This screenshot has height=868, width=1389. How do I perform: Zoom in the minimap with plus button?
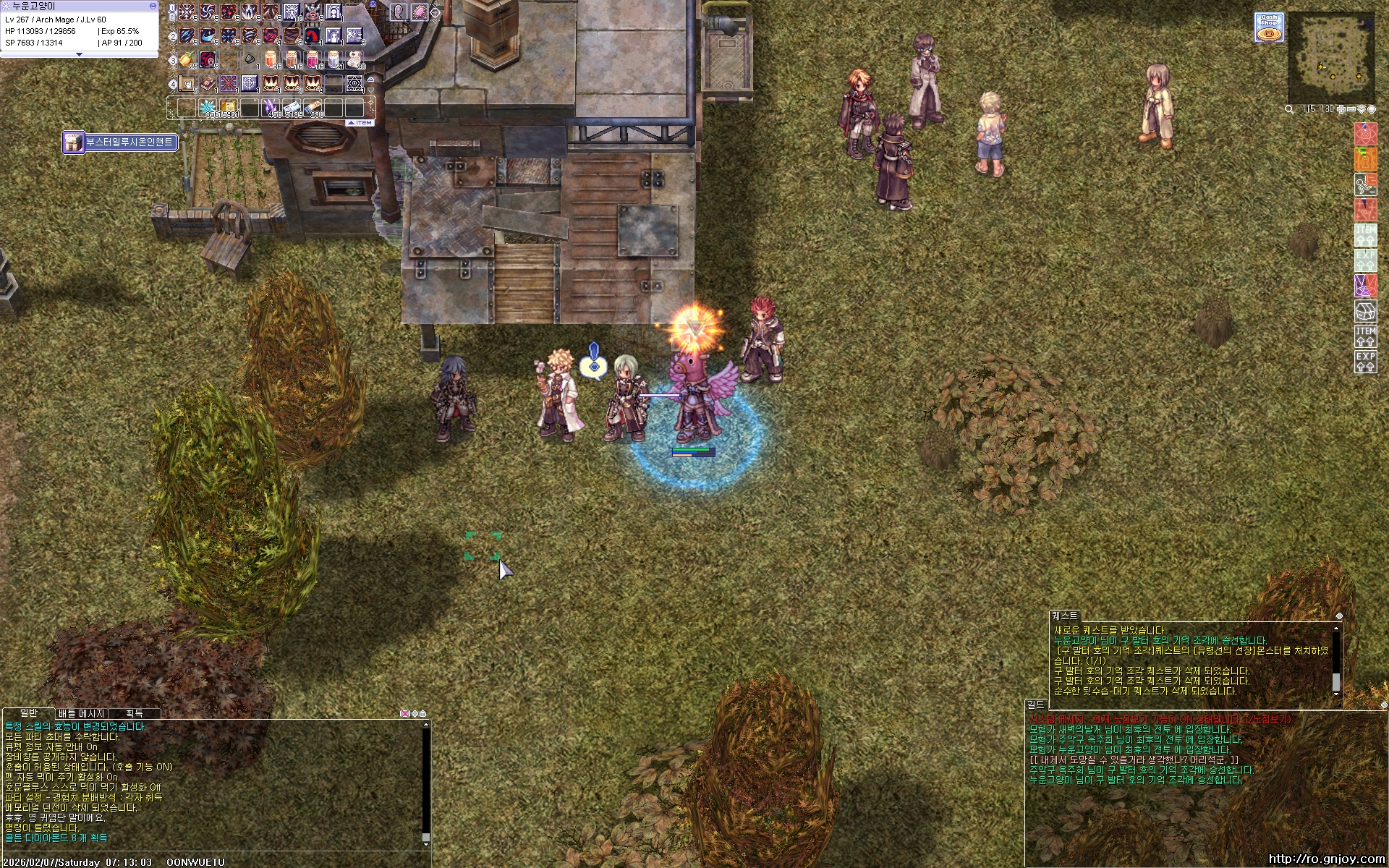pos(1341,109)
